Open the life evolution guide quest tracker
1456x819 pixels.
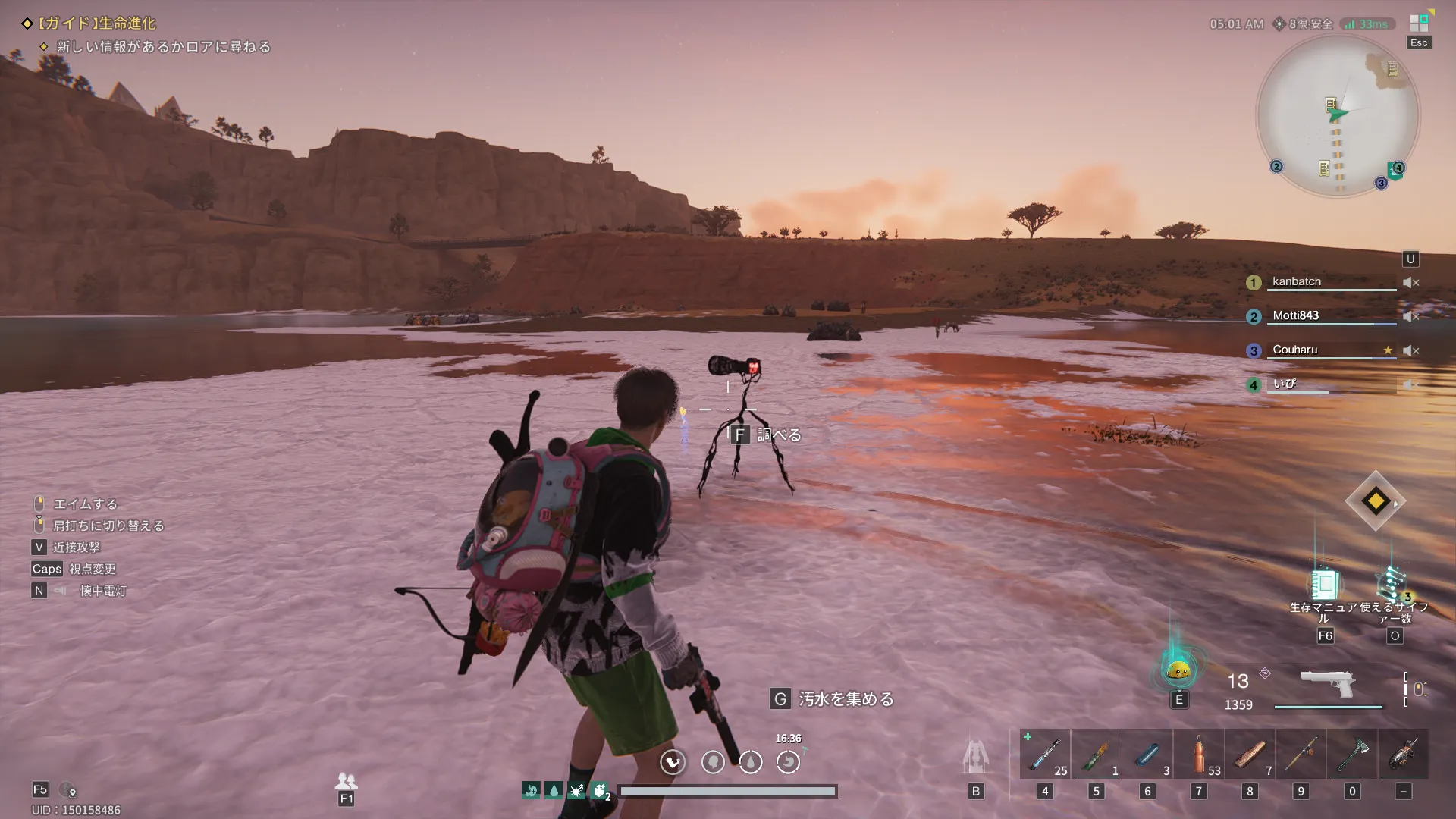click(x=97, y=24)
